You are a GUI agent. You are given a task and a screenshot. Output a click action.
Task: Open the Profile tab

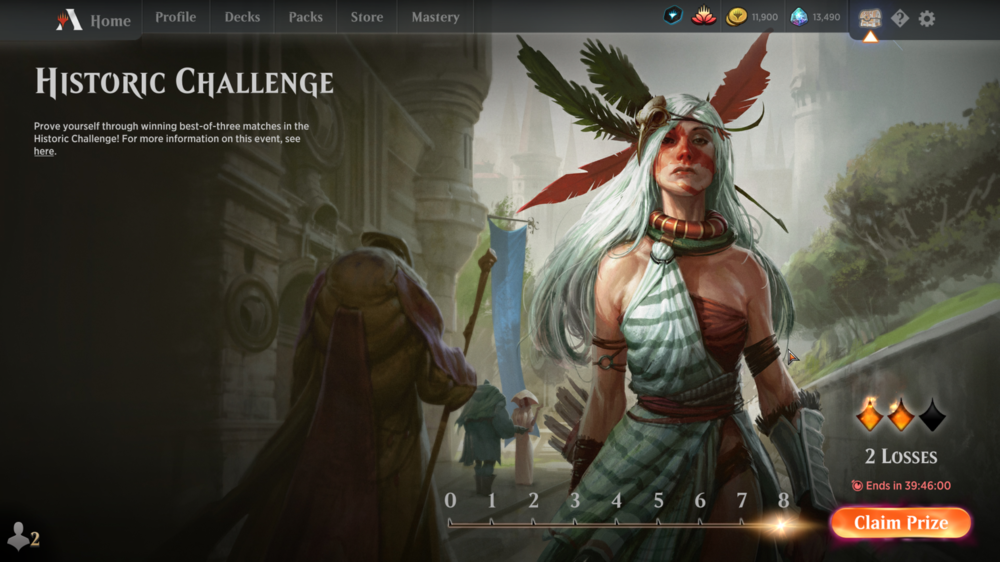coord(175,17)
